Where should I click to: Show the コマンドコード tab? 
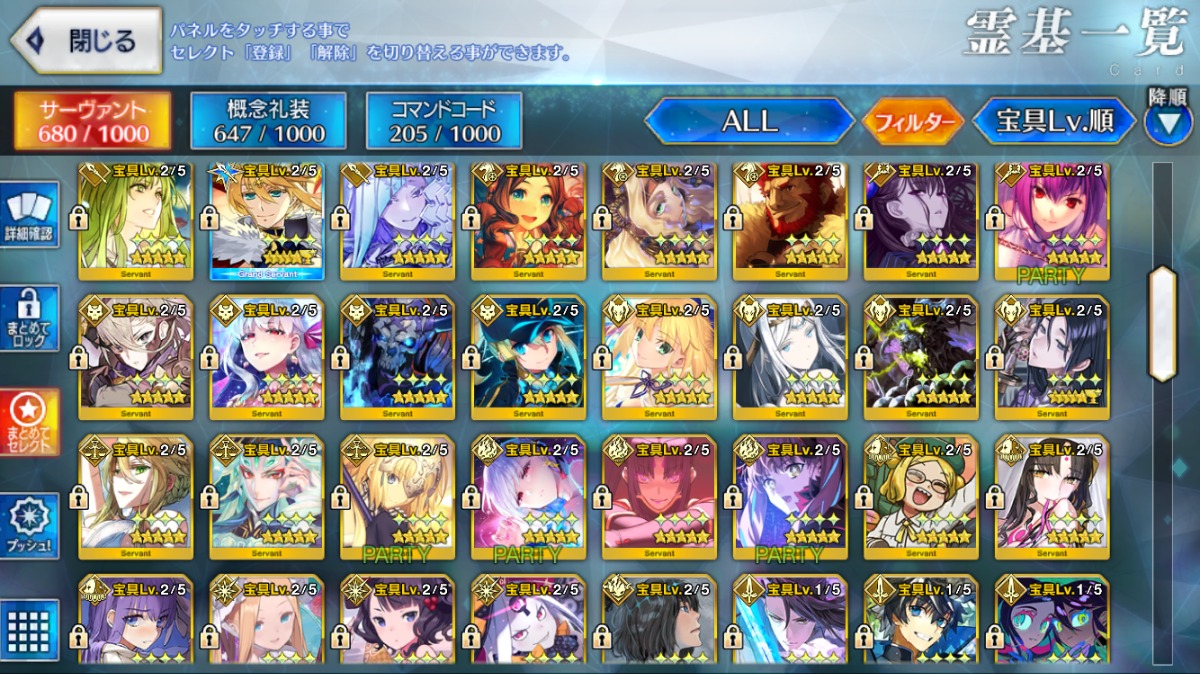444,121
